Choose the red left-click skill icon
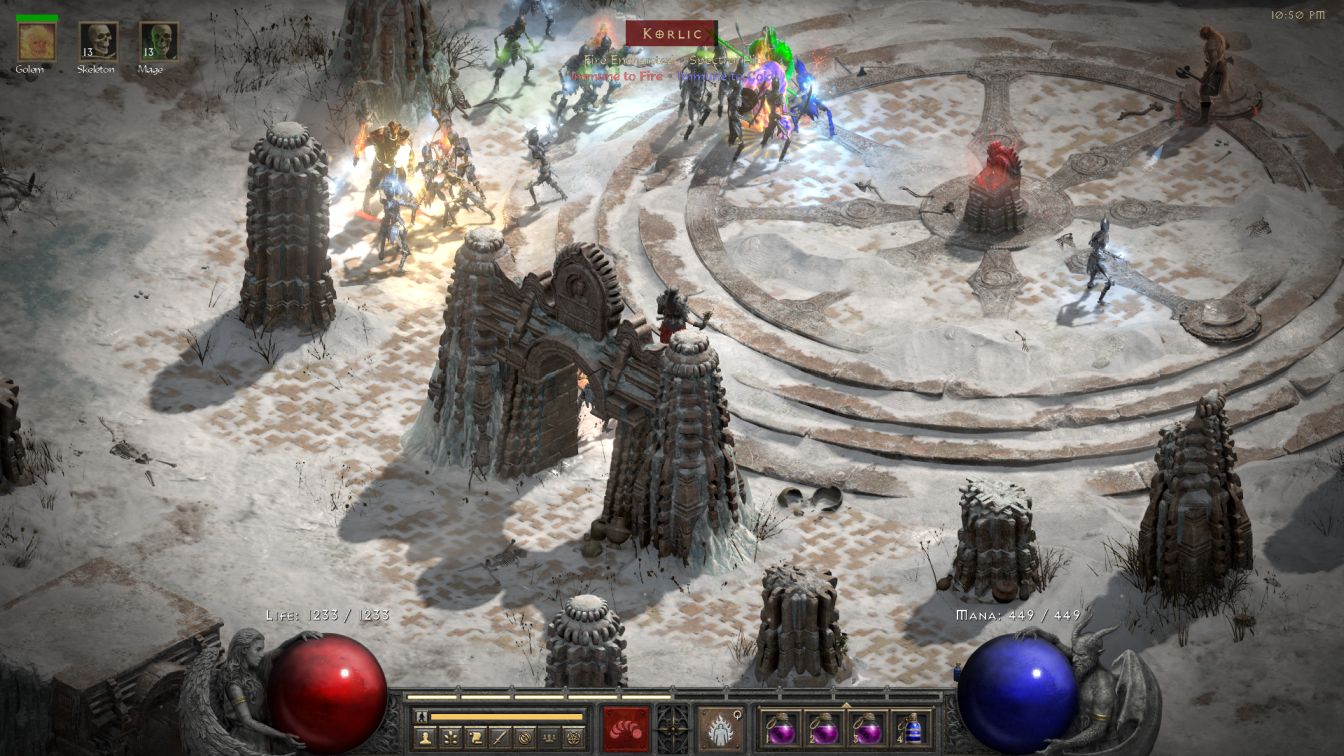This screenshot has width=1344, height=756. tap(626, 728)
